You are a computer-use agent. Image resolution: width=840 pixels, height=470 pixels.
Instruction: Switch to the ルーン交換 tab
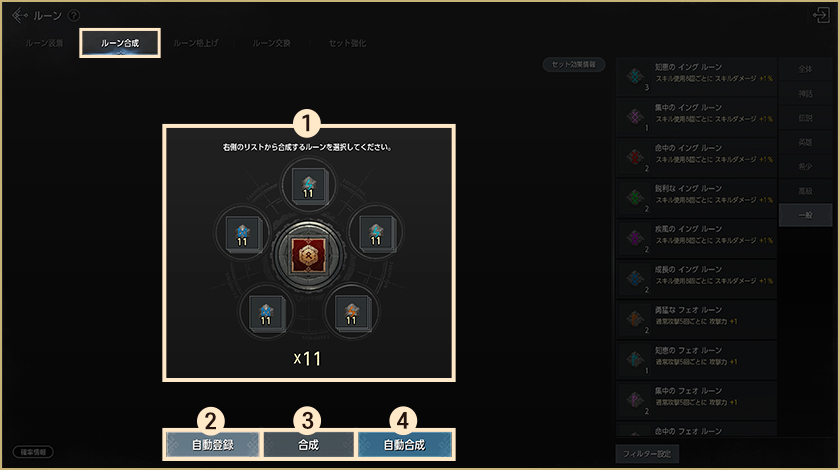click(270, 44)
